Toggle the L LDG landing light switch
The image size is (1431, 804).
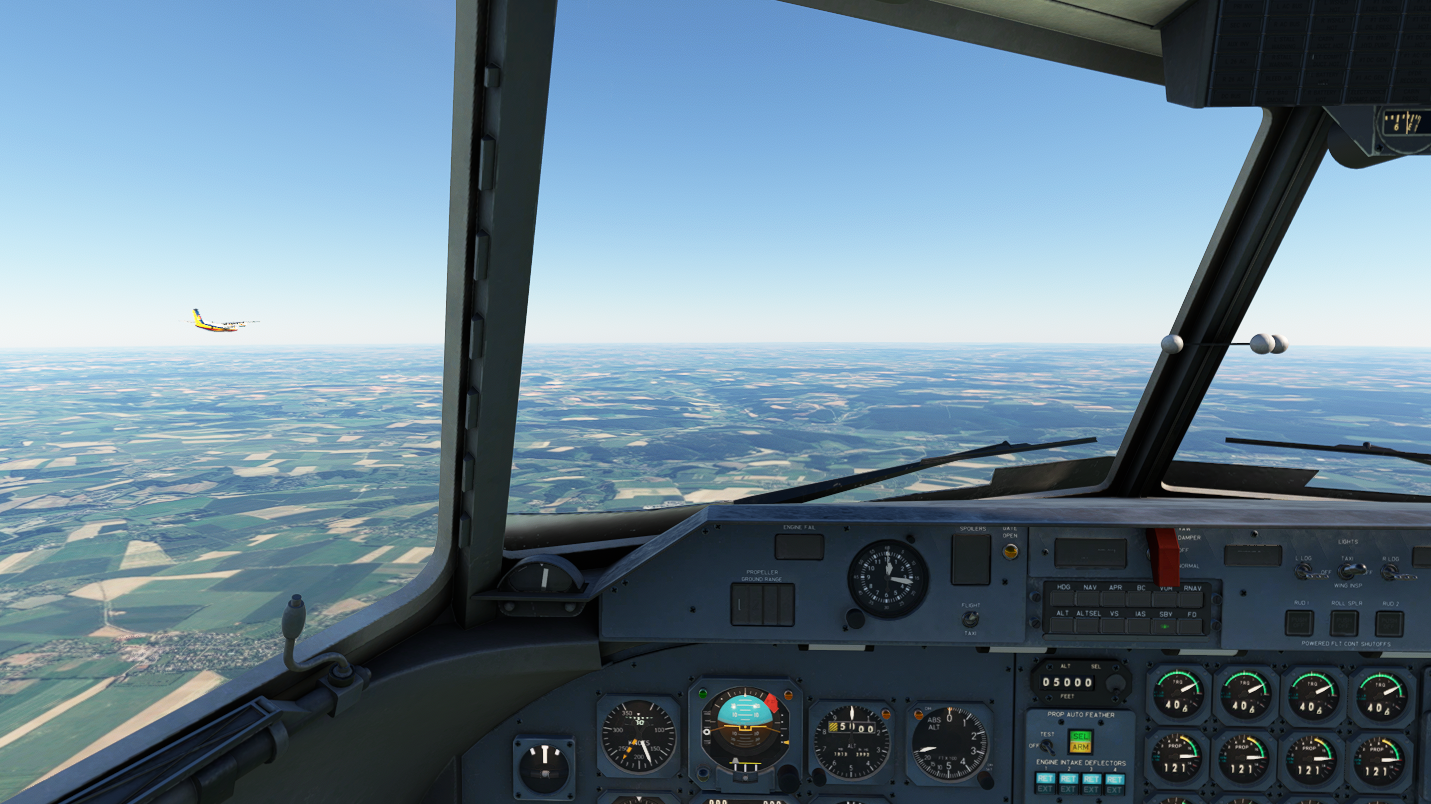pos(1303,572)
